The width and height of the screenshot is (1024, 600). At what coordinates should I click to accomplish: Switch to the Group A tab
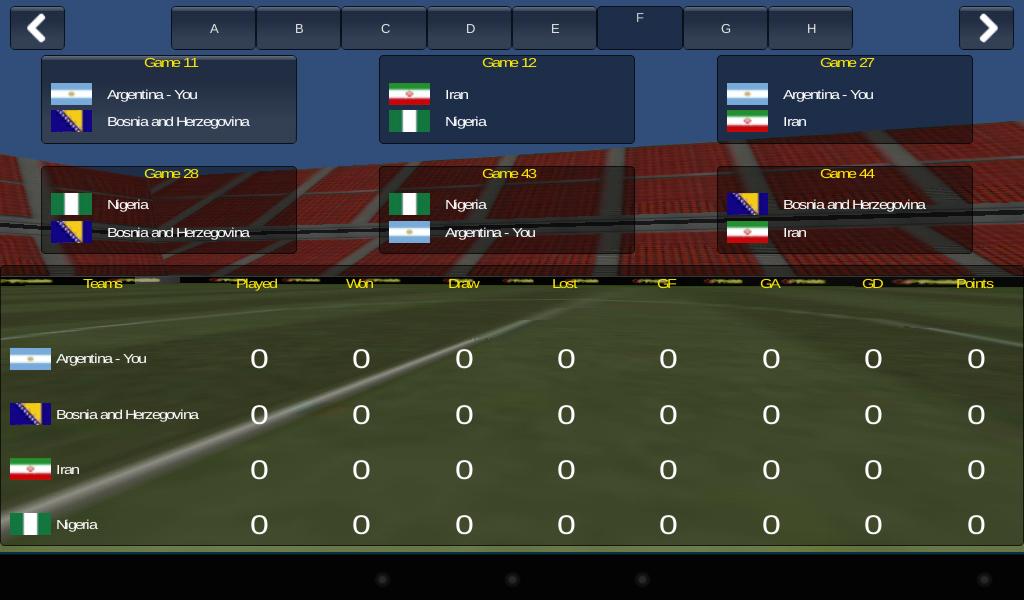pyautogui.click(x=214, y=28)
